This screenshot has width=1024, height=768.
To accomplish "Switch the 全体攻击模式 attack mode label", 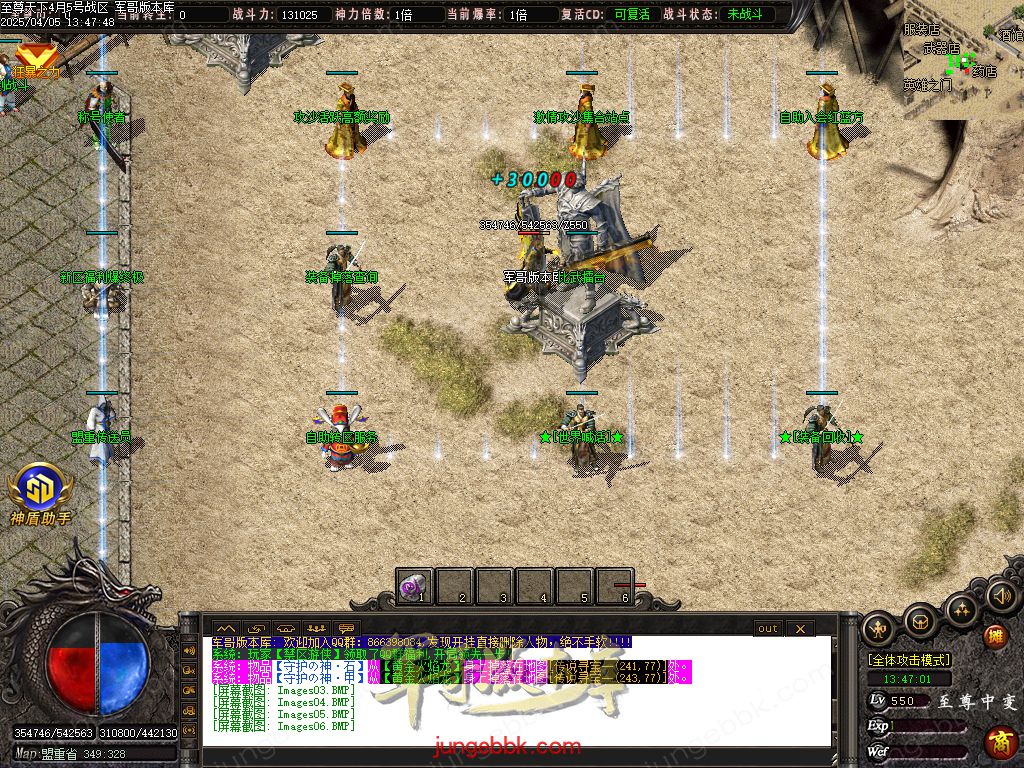I will [909, 660].
